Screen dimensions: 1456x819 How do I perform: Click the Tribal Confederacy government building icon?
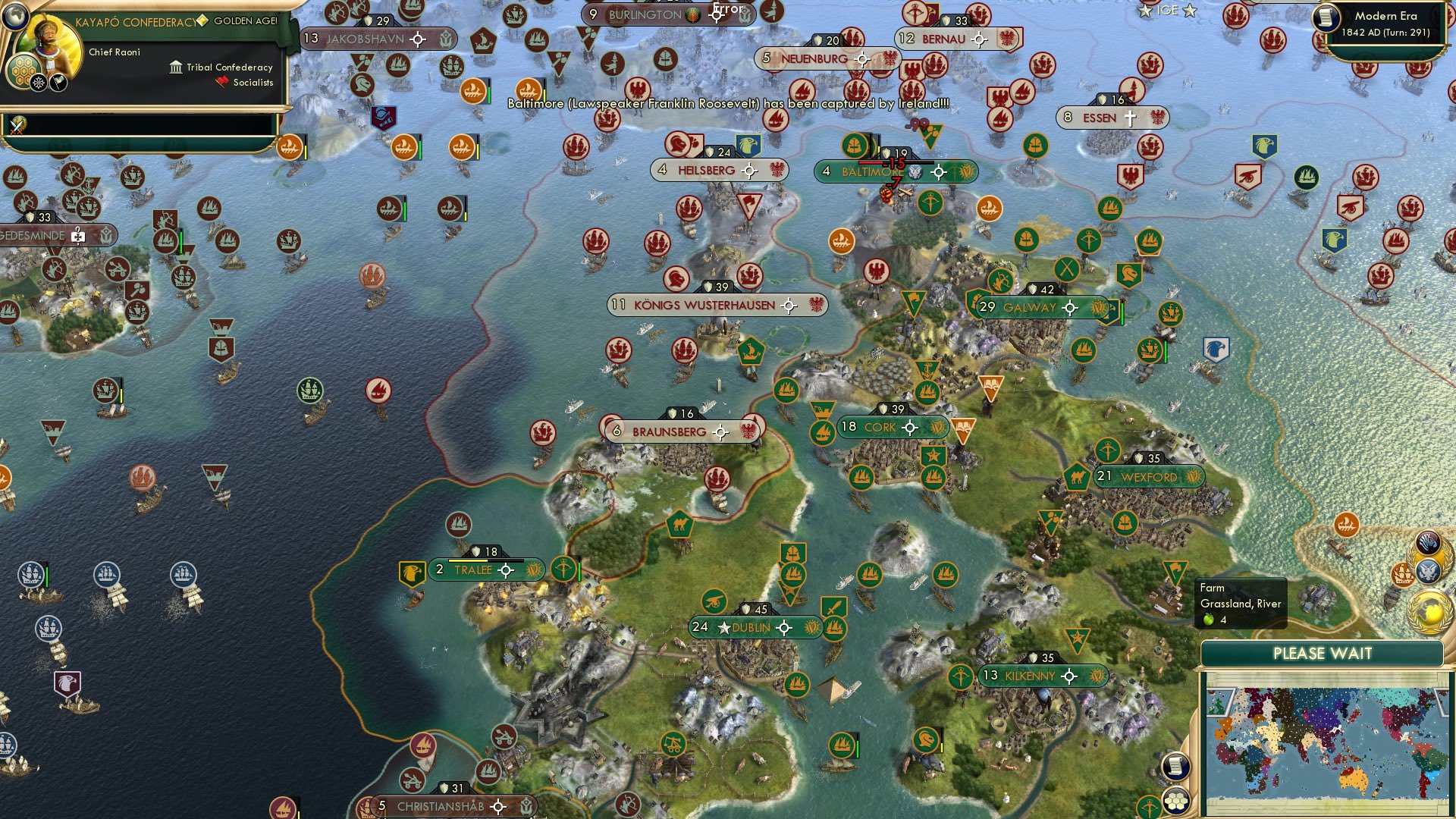tap(174, 67)
